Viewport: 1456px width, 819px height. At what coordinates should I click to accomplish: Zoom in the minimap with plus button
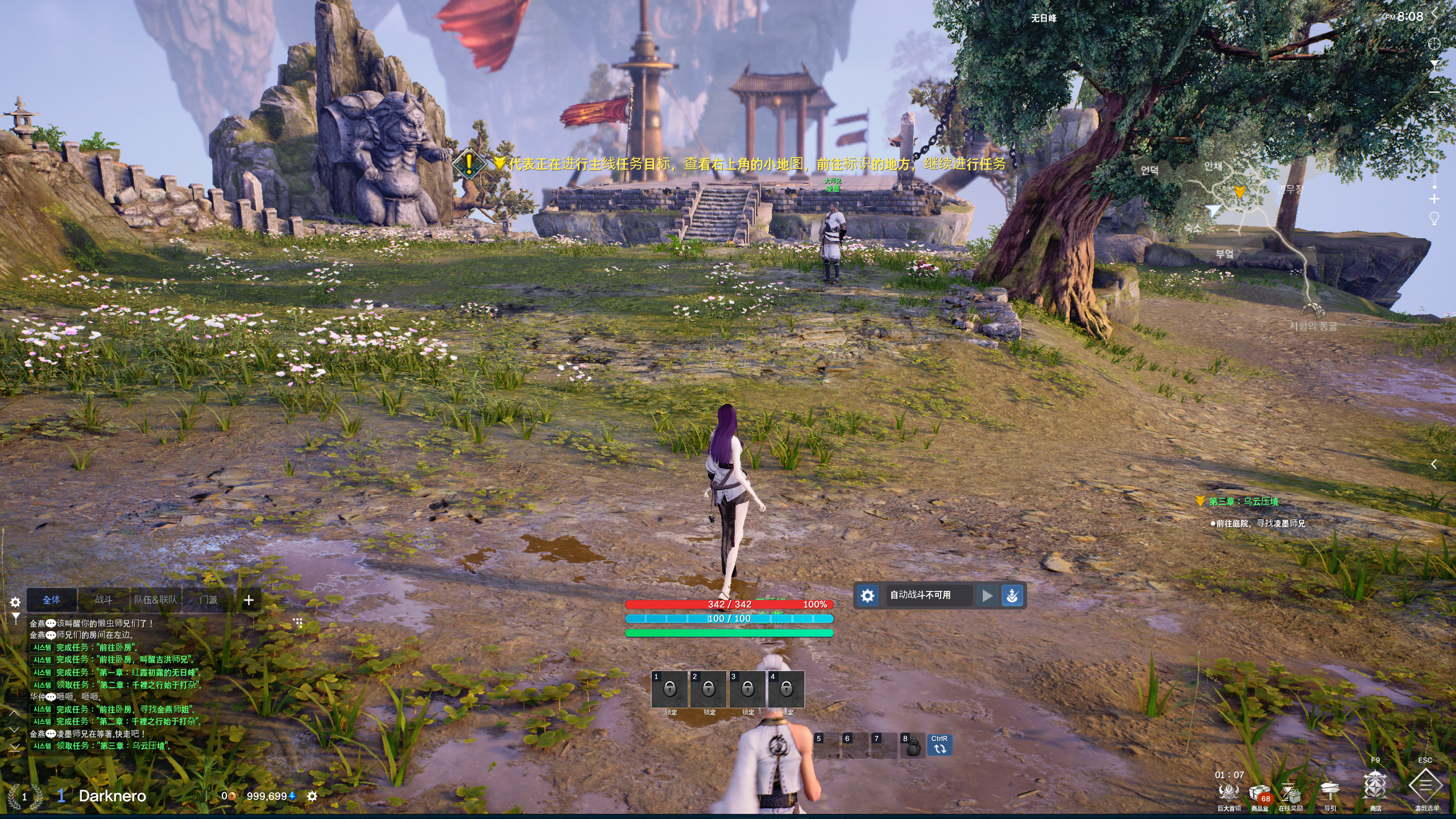1434,198
